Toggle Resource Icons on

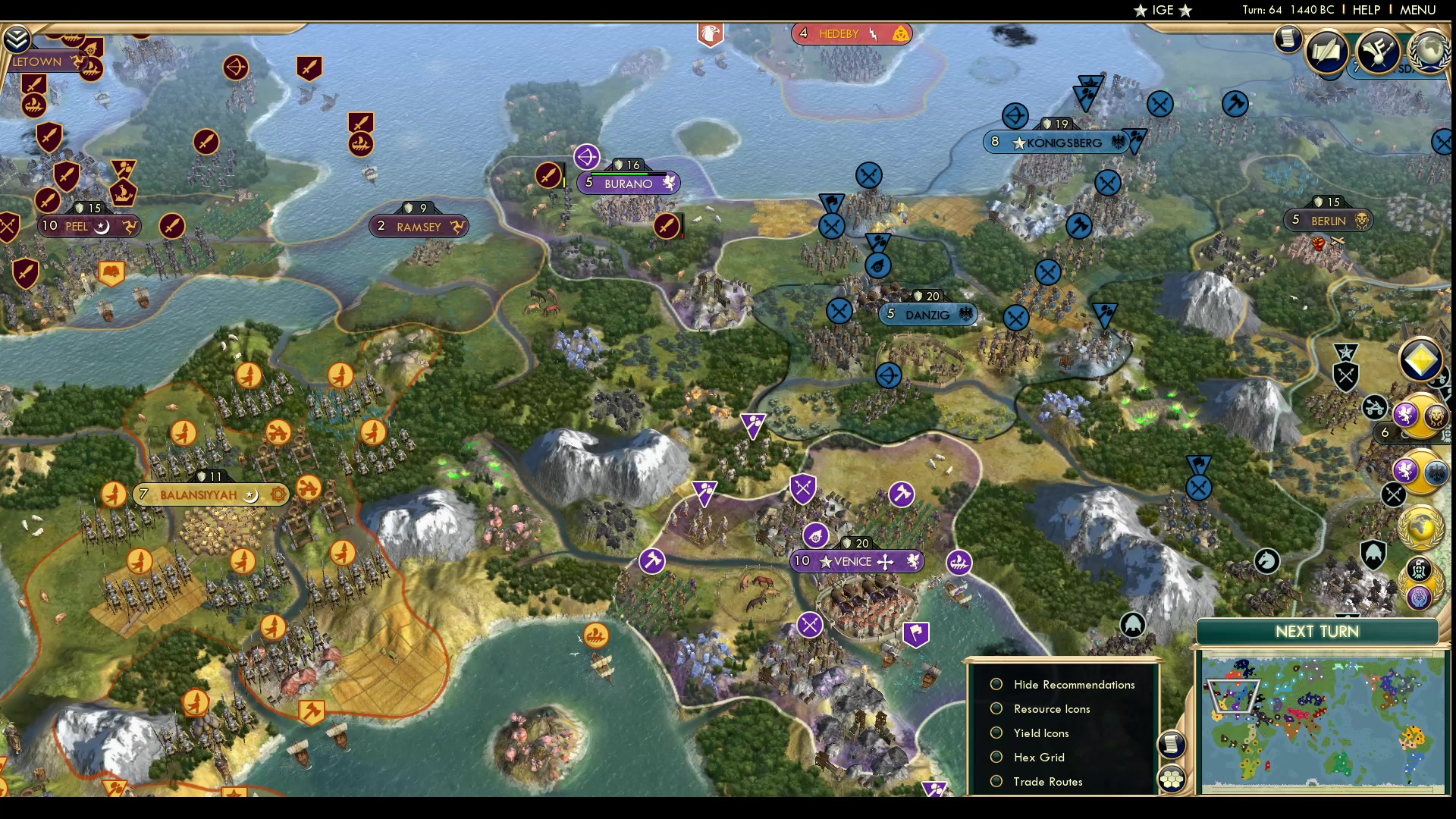click(x=996, y=708)
